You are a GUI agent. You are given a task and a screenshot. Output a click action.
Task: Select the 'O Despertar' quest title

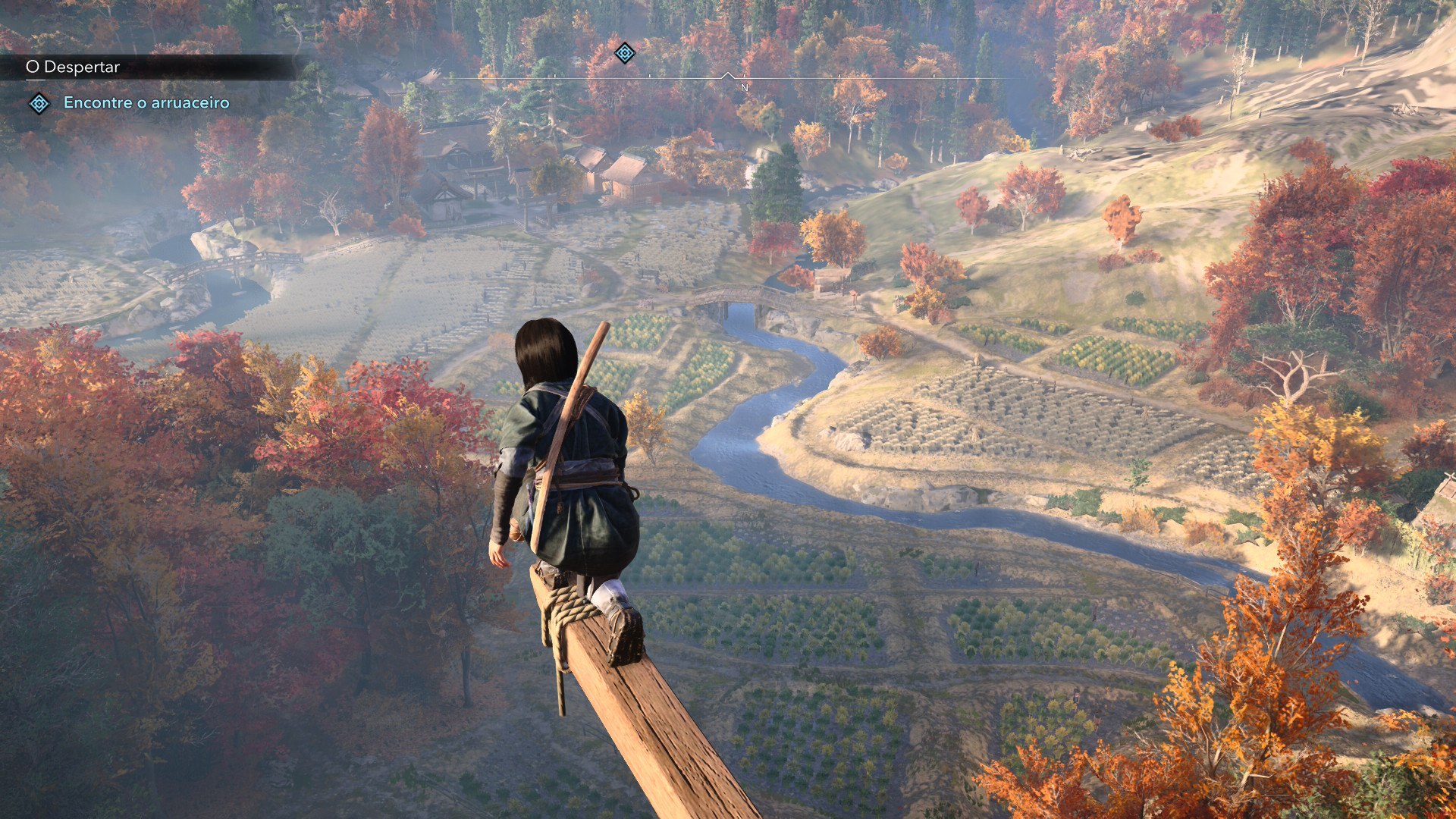pyautogui.click(x=73, y=67)
